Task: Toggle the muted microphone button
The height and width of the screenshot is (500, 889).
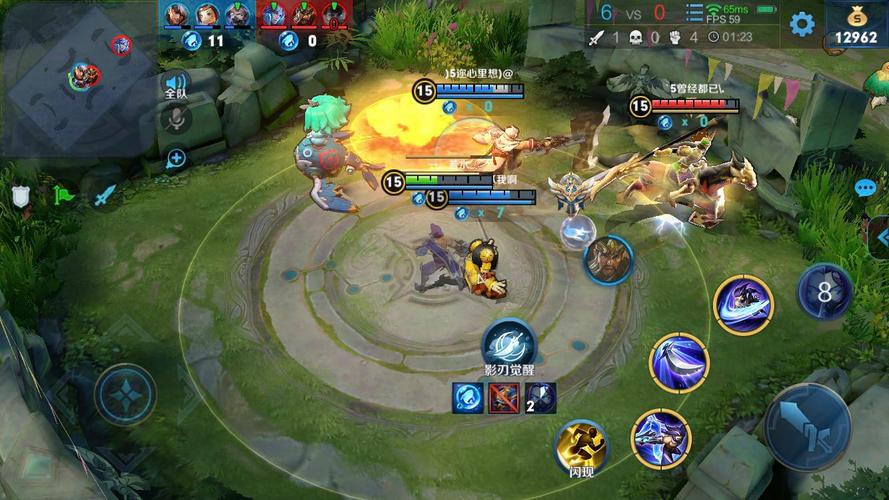Action: 176,120
